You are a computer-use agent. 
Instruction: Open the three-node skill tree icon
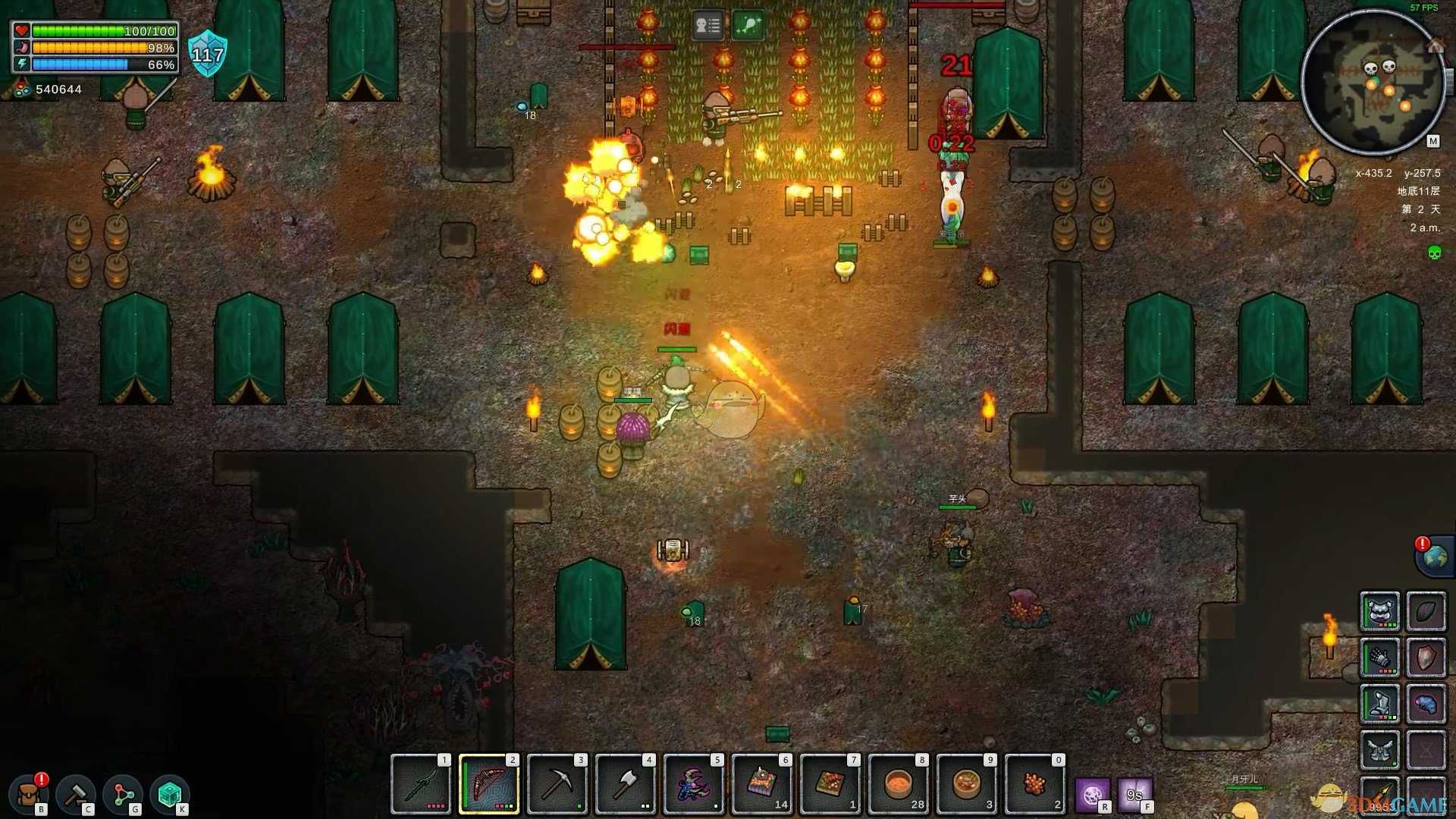pyautogui.click(x=123, y=795)
